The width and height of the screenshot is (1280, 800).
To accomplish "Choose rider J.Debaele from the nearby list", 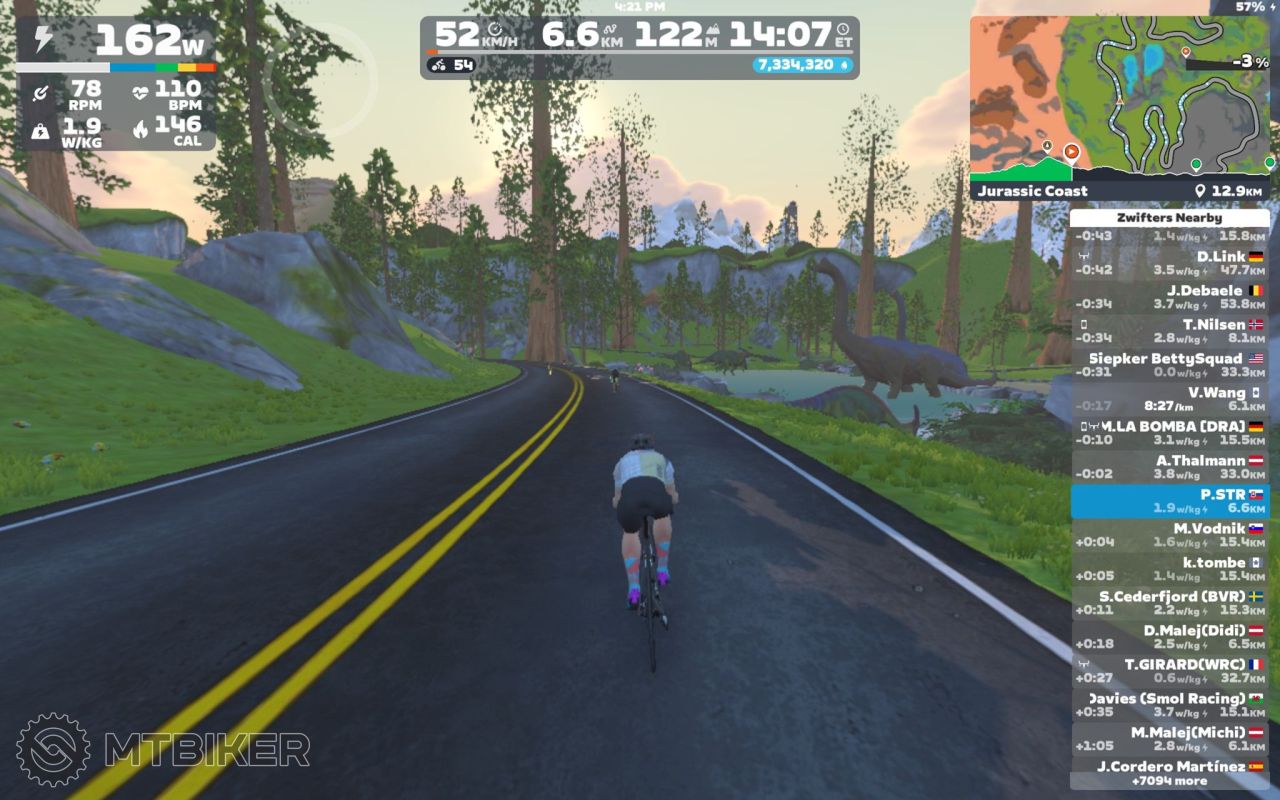I will [1169, 297].
